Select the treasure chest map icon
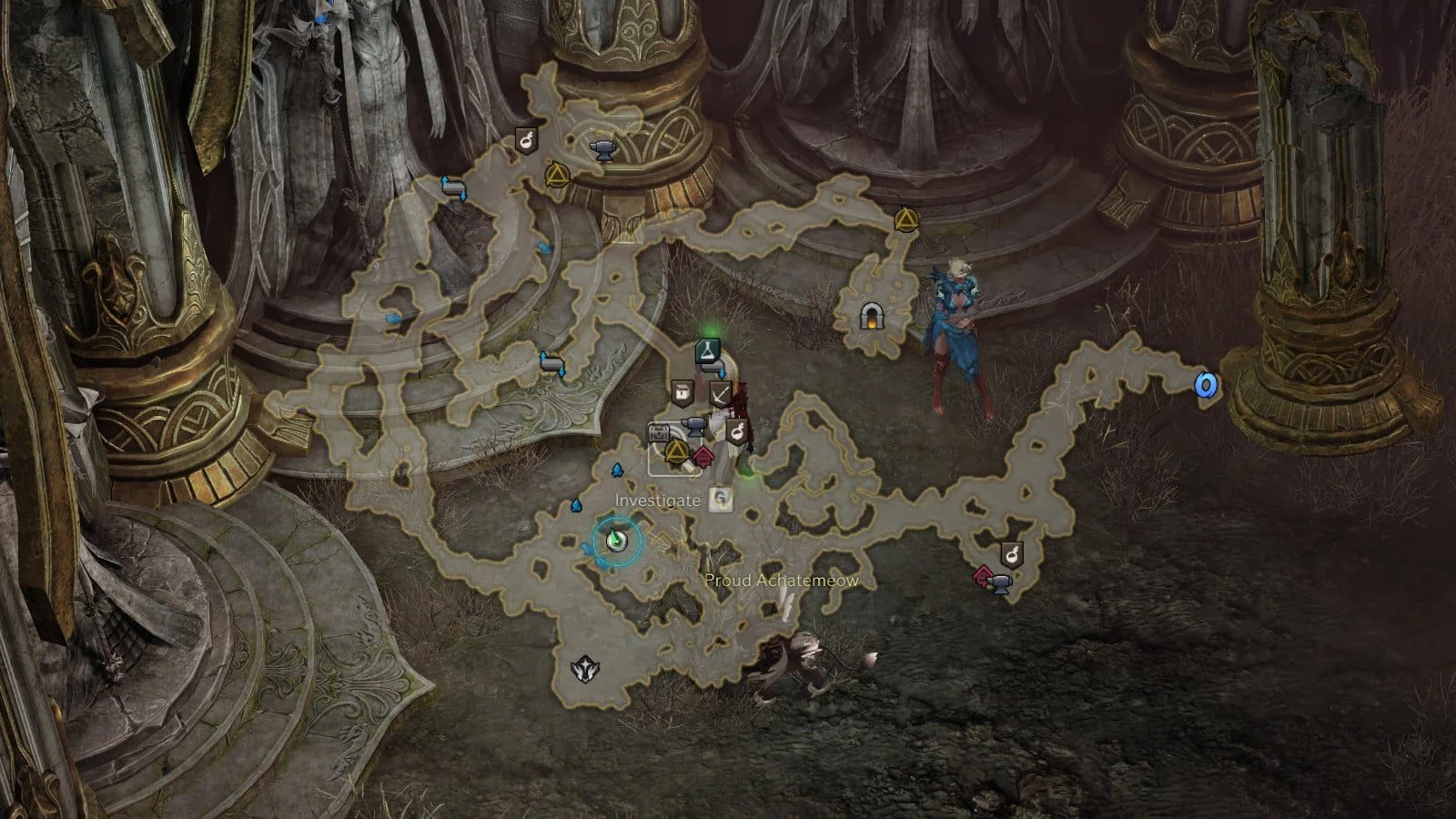Screen dimensions: 1456x819 660,431
